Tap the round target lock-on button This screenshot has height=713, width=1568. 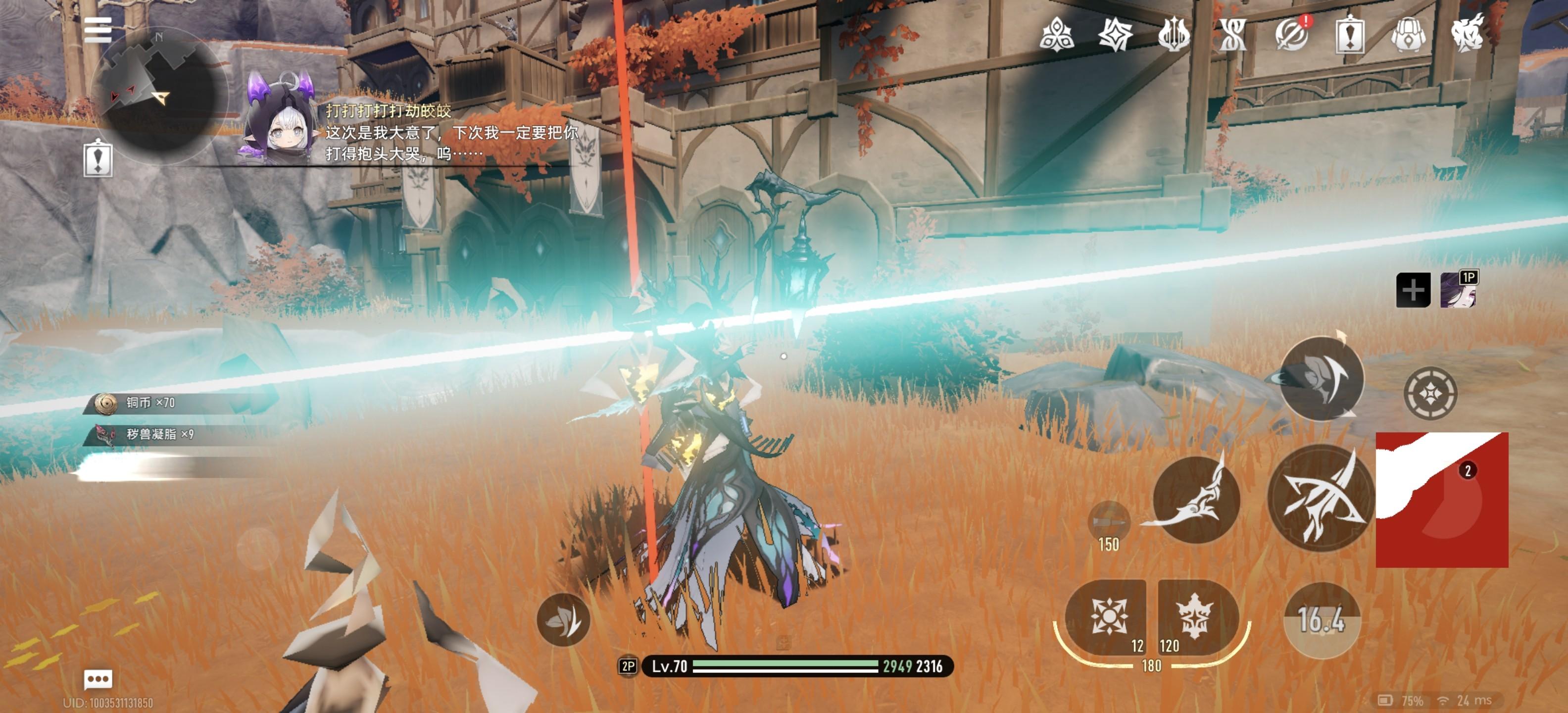pos(1430,393)
